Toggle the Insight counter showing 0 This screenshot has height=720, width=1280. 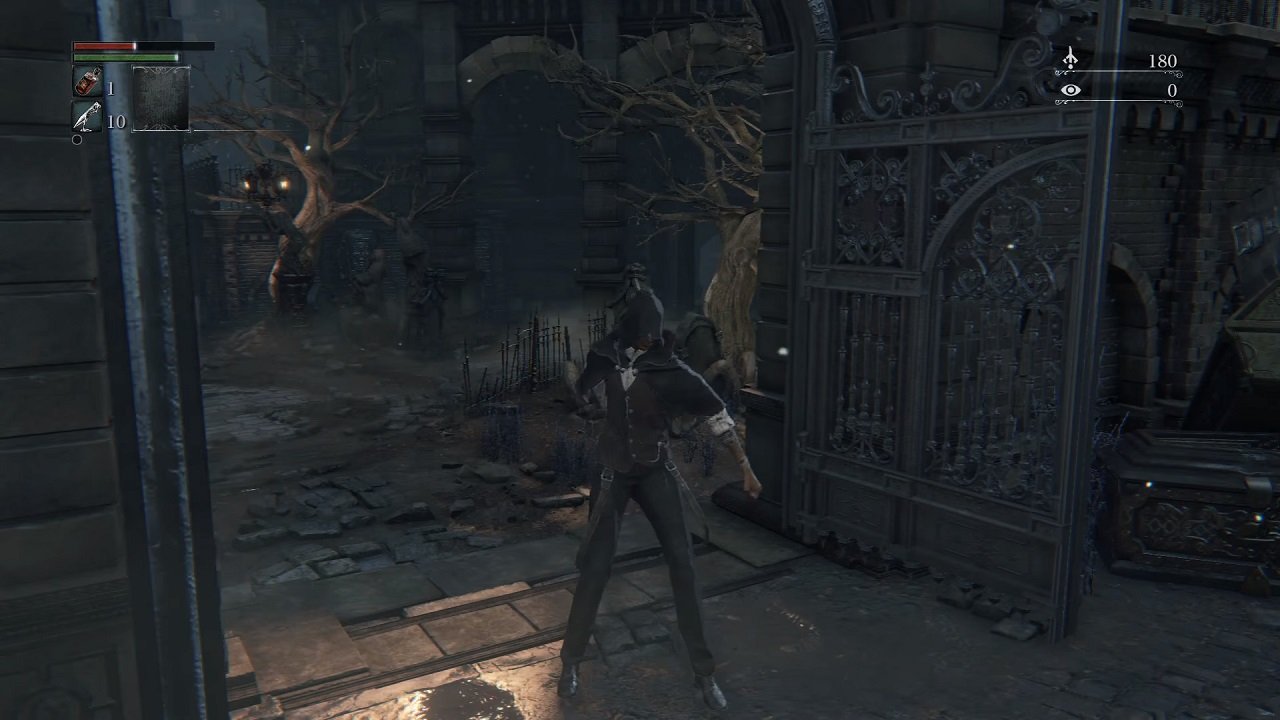pos(1170,90)
